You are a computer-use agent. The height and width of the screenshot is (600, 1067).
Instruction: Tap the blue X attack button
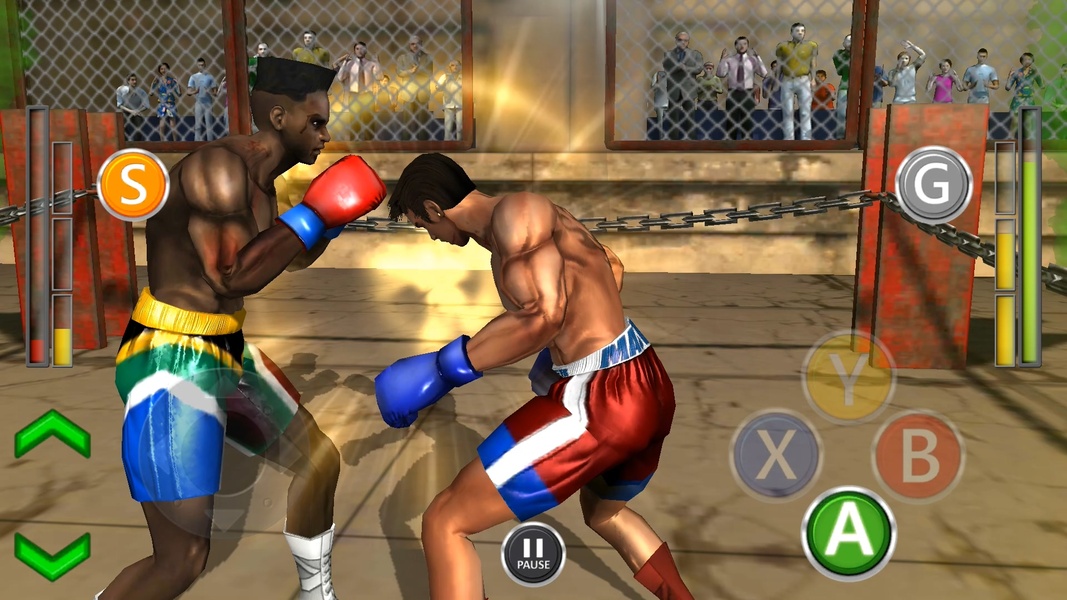coord(776,455)
